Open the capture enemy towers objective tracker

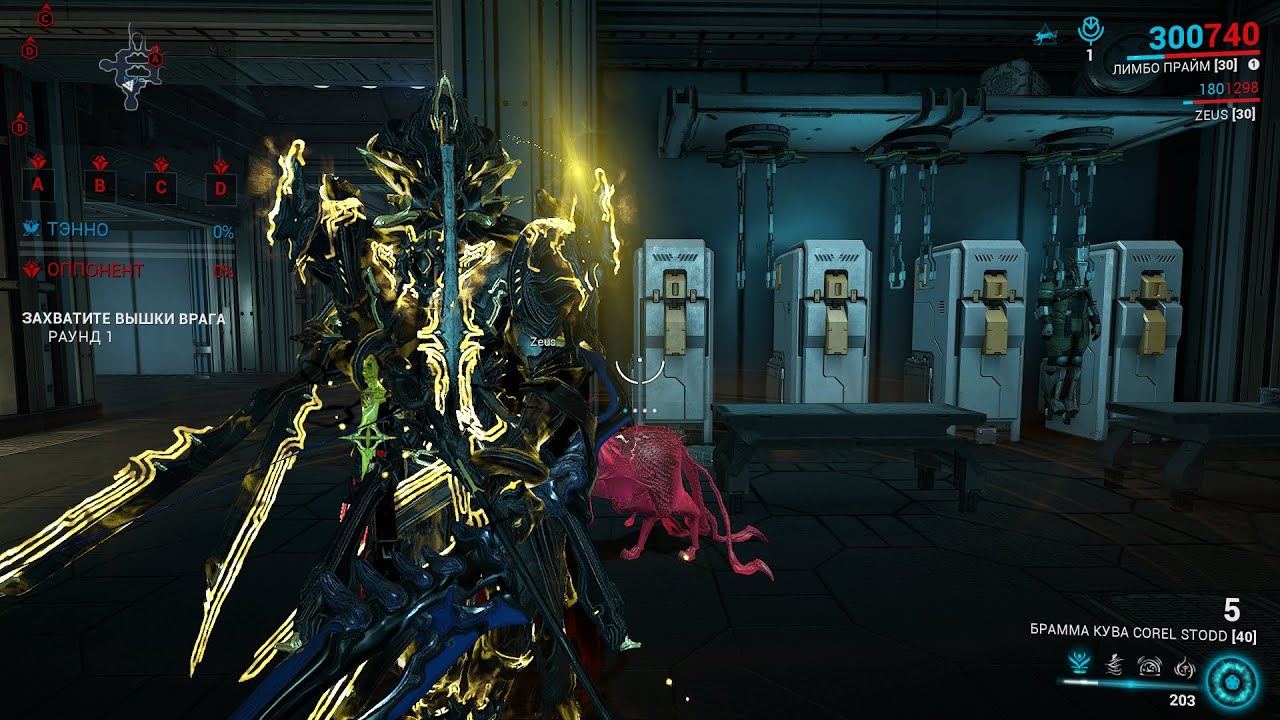tap(123, 319)
